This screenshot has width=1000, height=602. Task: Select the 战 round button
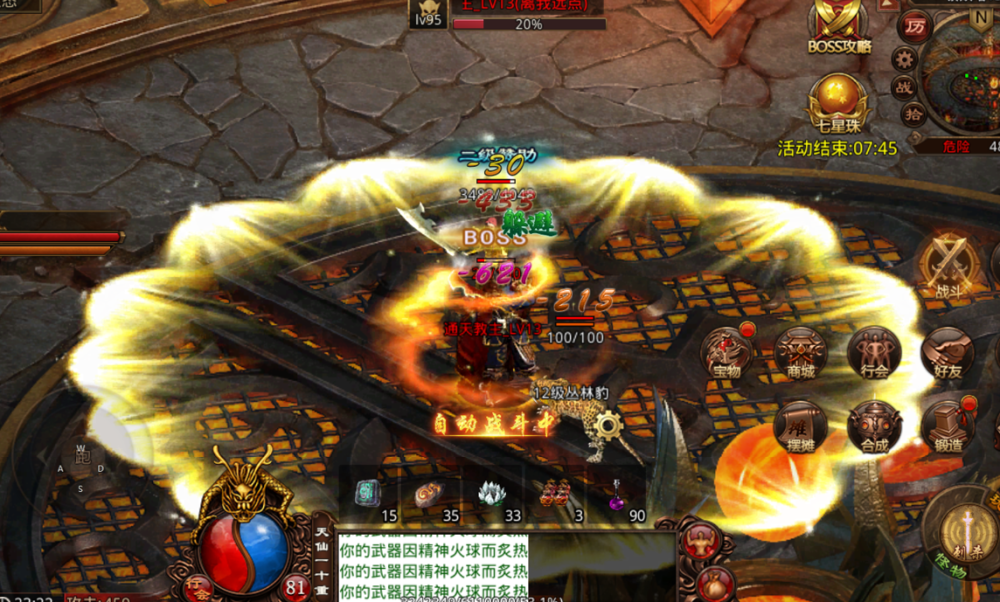click(x=904, y=87)
